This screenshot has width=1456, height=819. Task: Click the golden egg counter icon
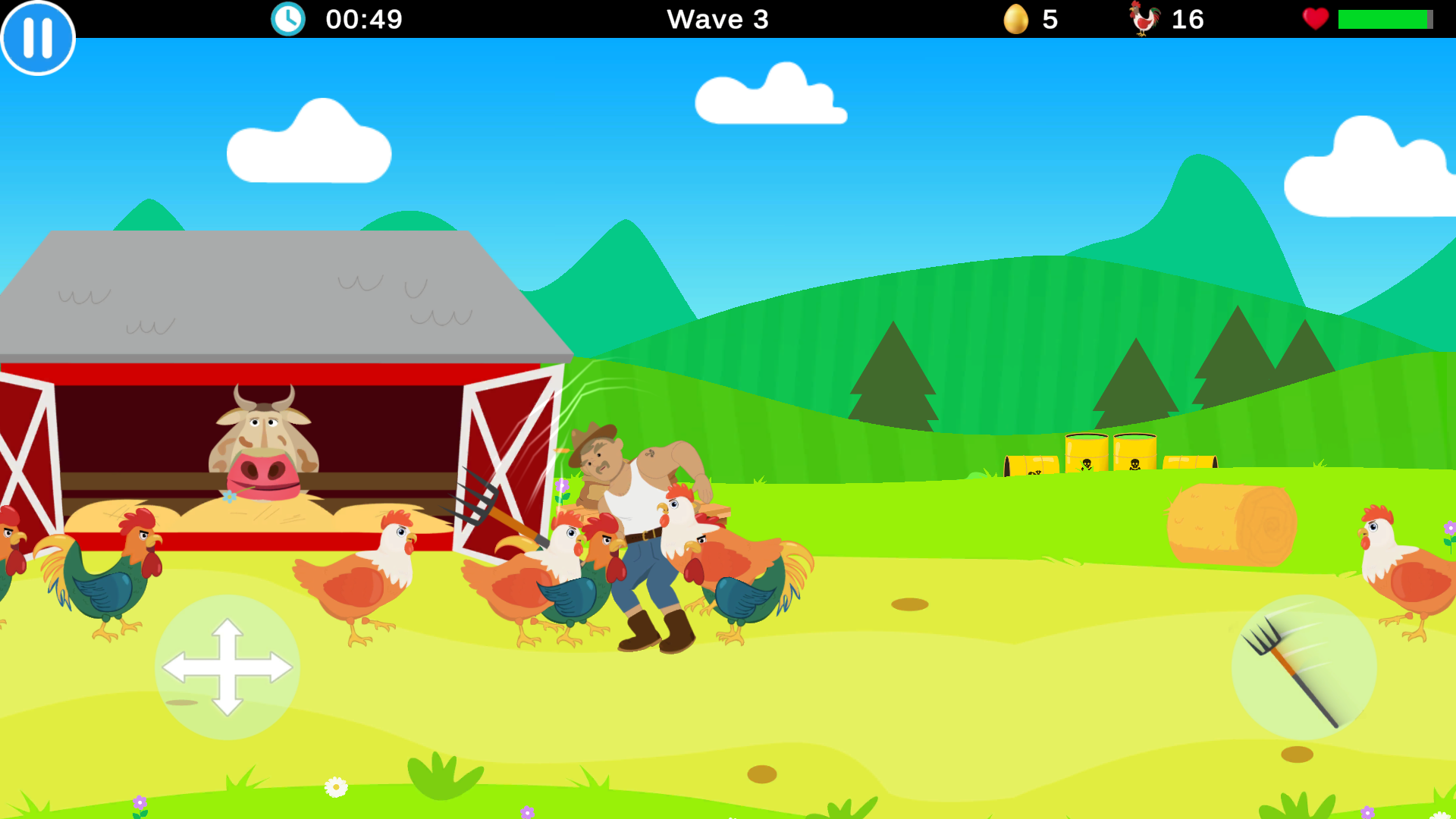1016,19
